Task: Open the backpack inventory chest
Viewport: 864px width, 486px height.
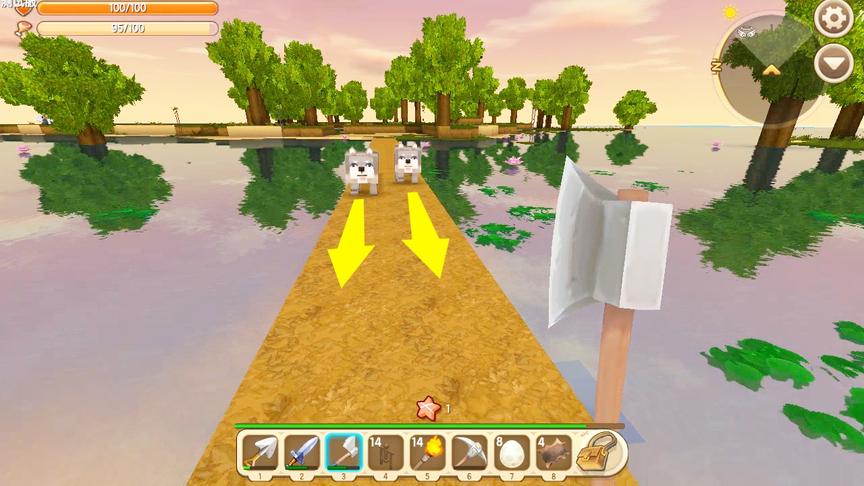Action: click(x=602, y=453)
